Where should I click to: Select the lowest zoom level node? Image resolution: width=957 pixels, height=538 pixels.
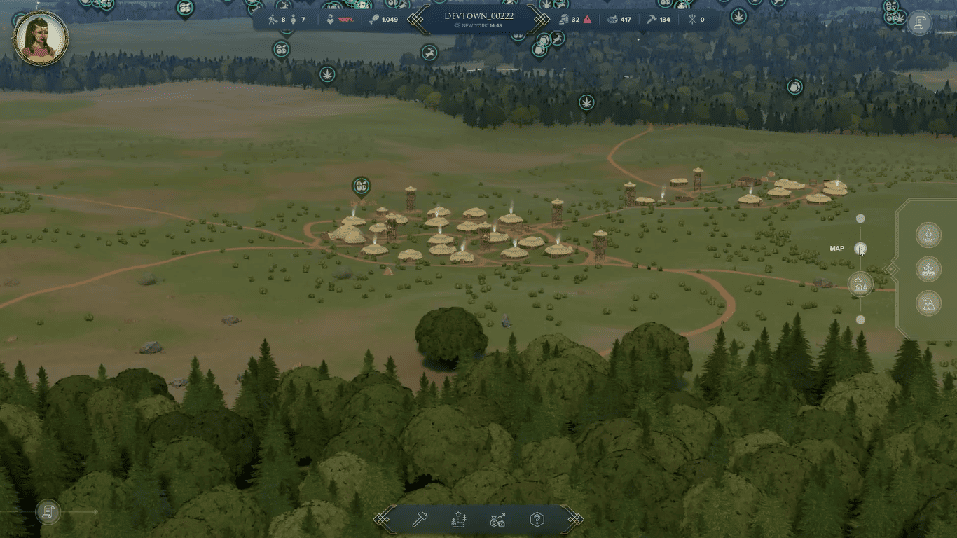860,320
